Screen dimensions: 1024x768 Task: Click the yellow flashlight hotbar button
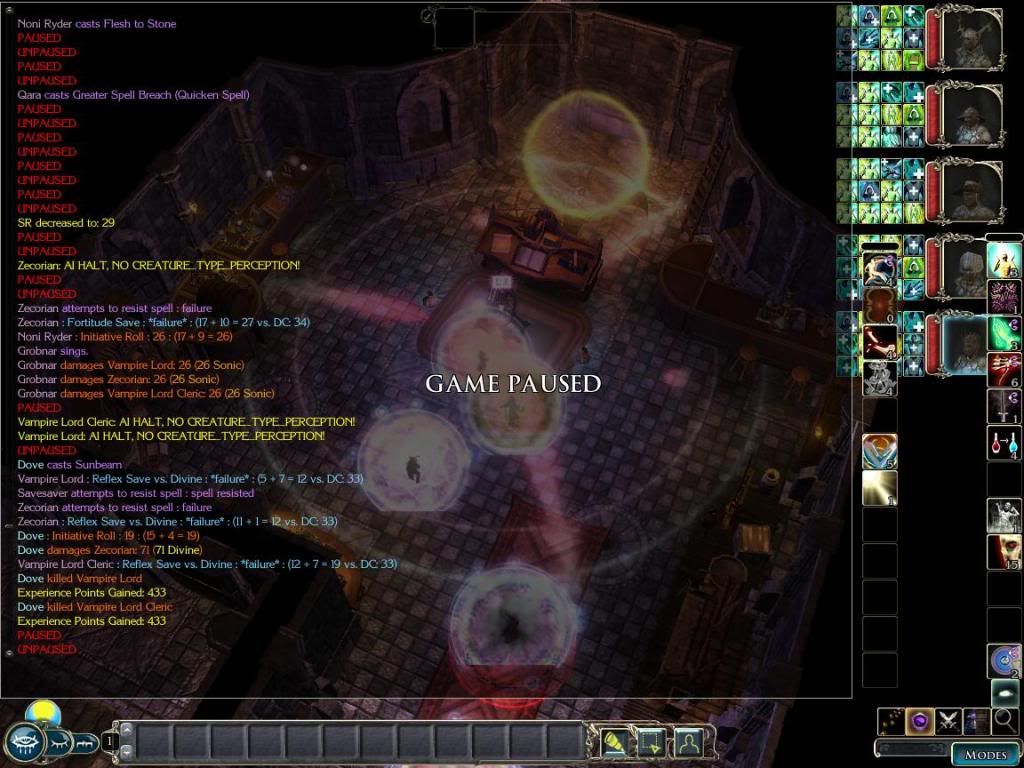tap(613, 741)
